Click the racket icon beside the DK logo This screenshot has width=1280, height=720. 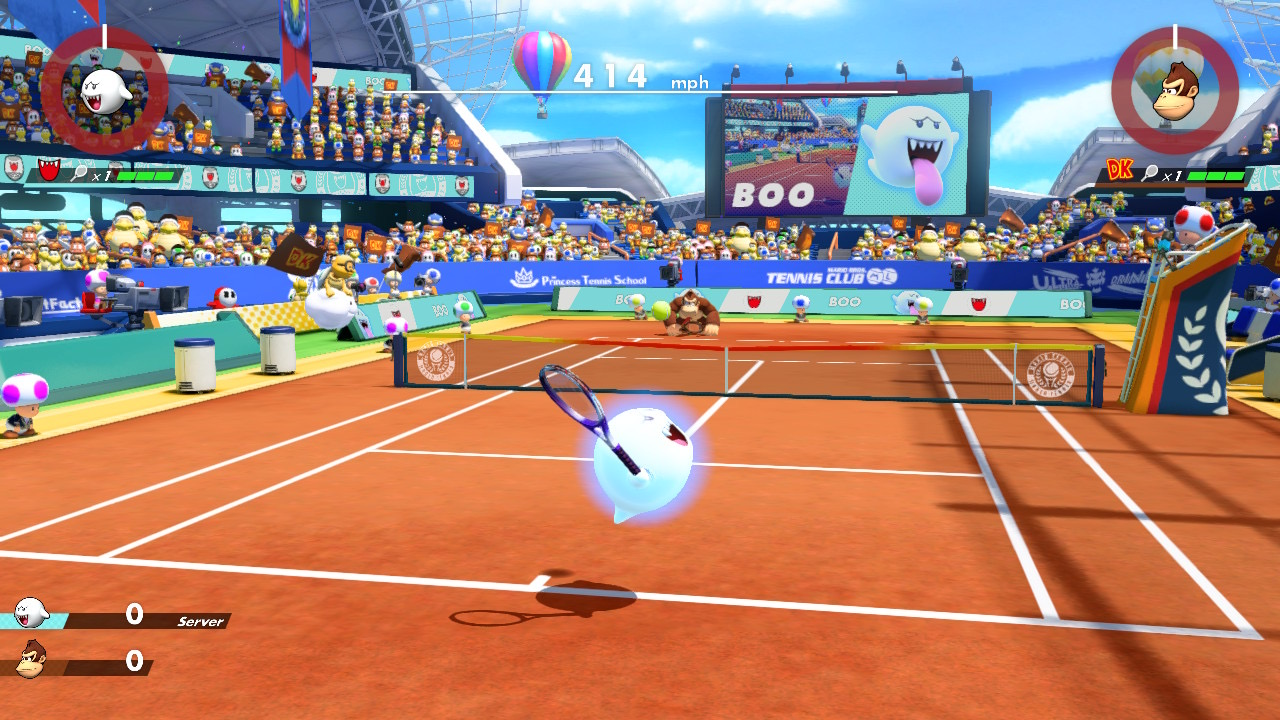click(1152, 174)
